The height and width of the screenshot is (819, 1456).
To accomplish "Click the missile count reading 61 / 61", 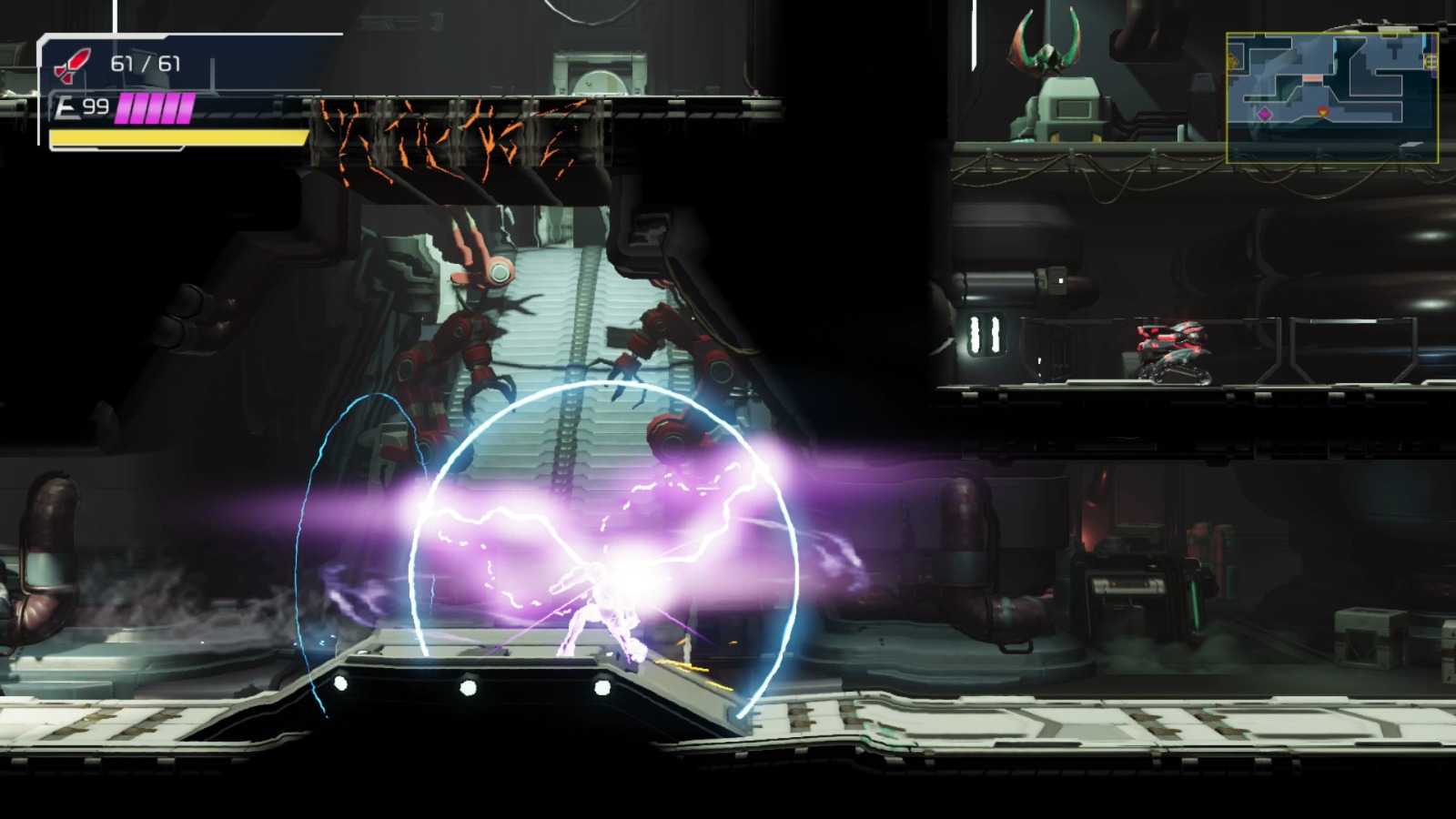I will (146, 64).
